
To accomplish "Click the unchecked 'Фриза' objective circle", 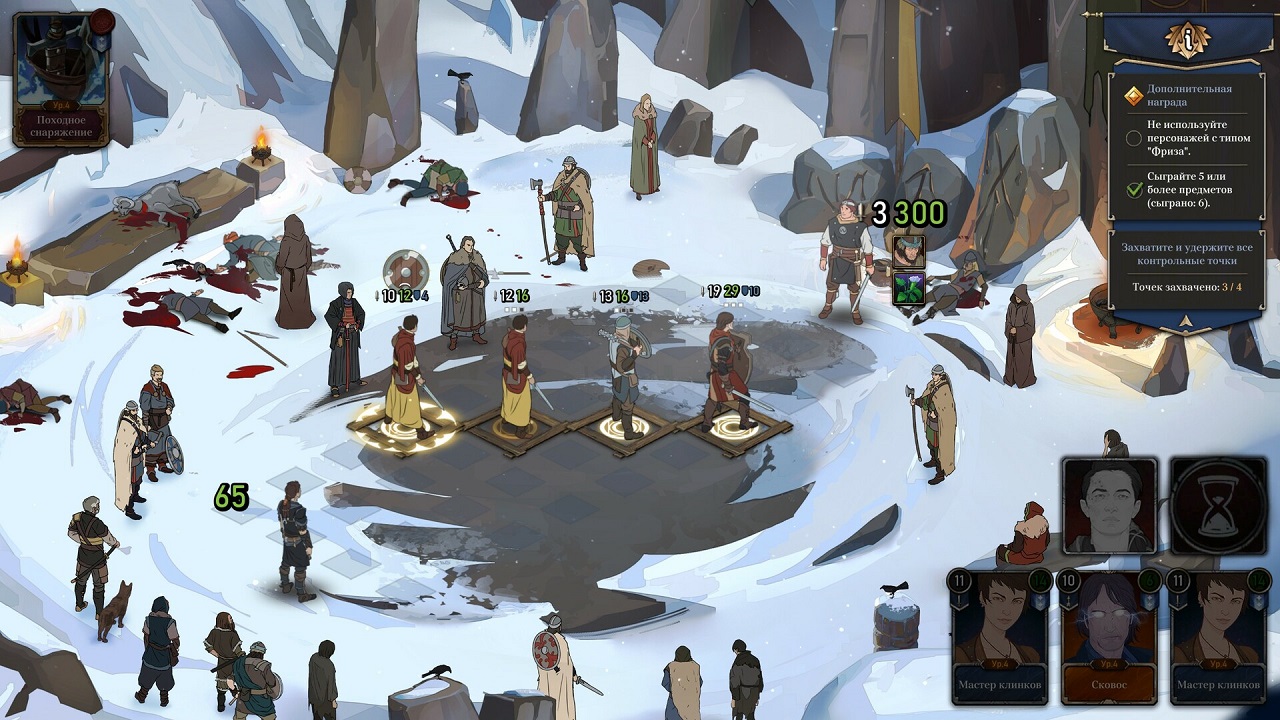I will tap(1134, 139).
